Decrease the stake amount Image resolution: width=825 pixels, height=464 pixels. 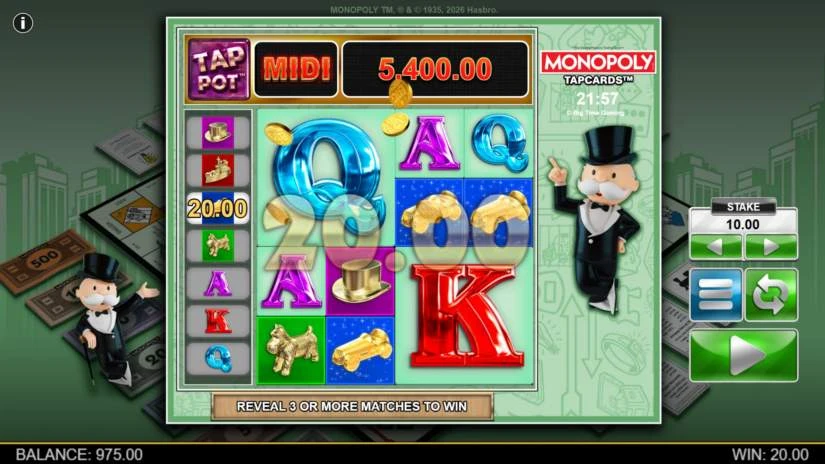pos(716,247)
